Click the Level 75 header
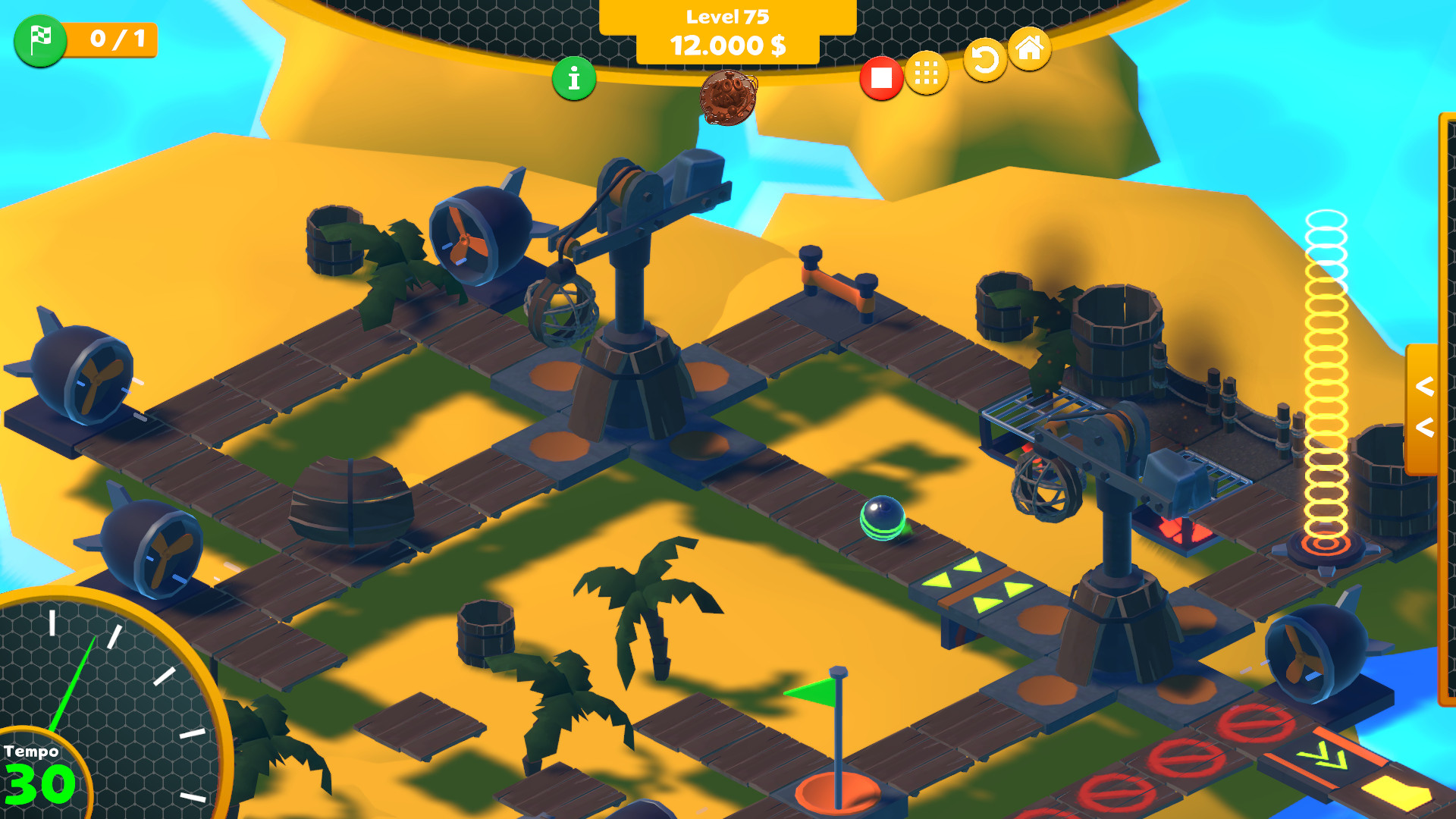 pyautogui.click(x=728, y=14)
